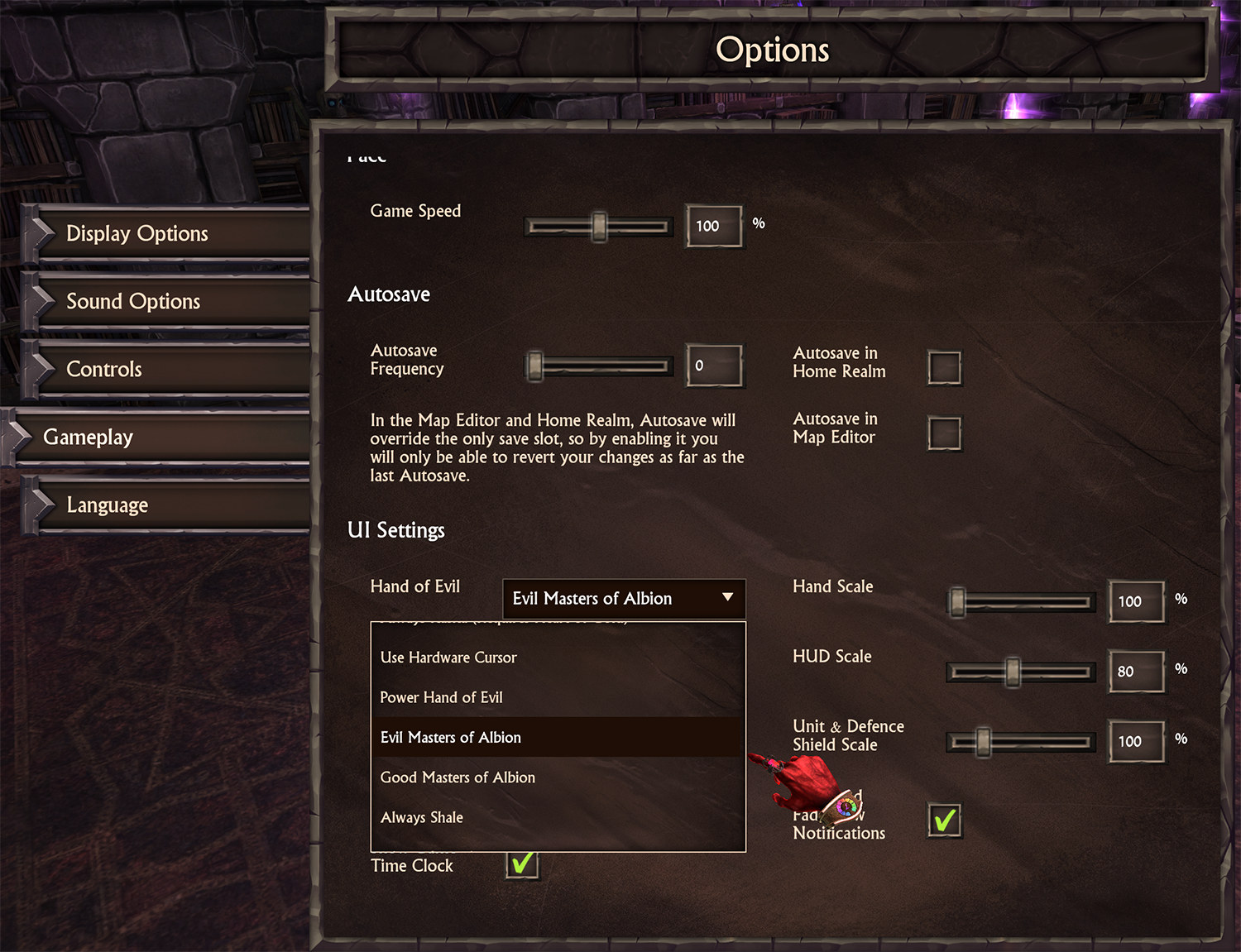Screen dimensions: 1241x952
Task: Switch to Sound Options
Action: click(x=133, y=302)
